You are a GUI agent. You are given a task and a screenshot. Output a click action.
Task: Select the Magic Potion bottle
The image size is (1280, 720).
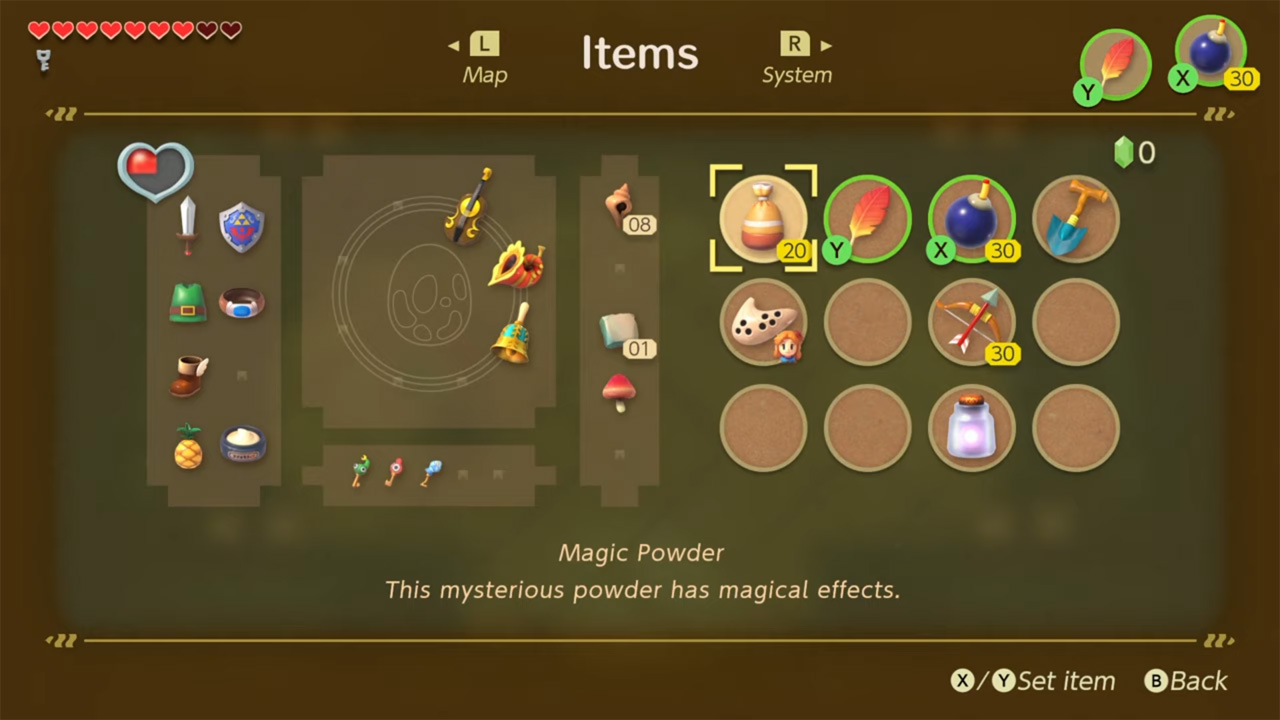(x=971, y=427)
